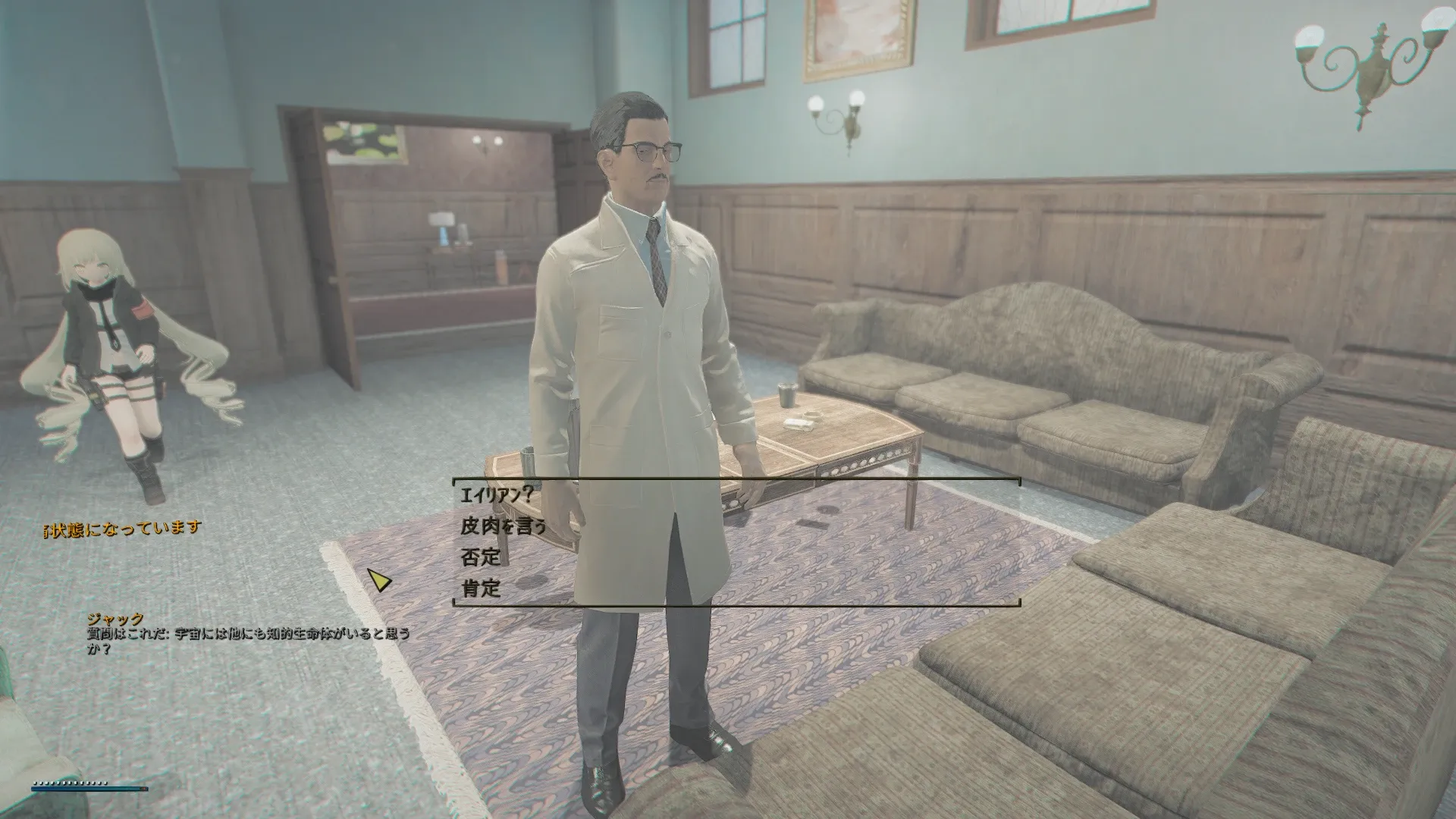The height and width of the screenshot is (819, 1456).
Task: Pick the 否定 response
Action: pyautogui.click(x=481, y=557)
